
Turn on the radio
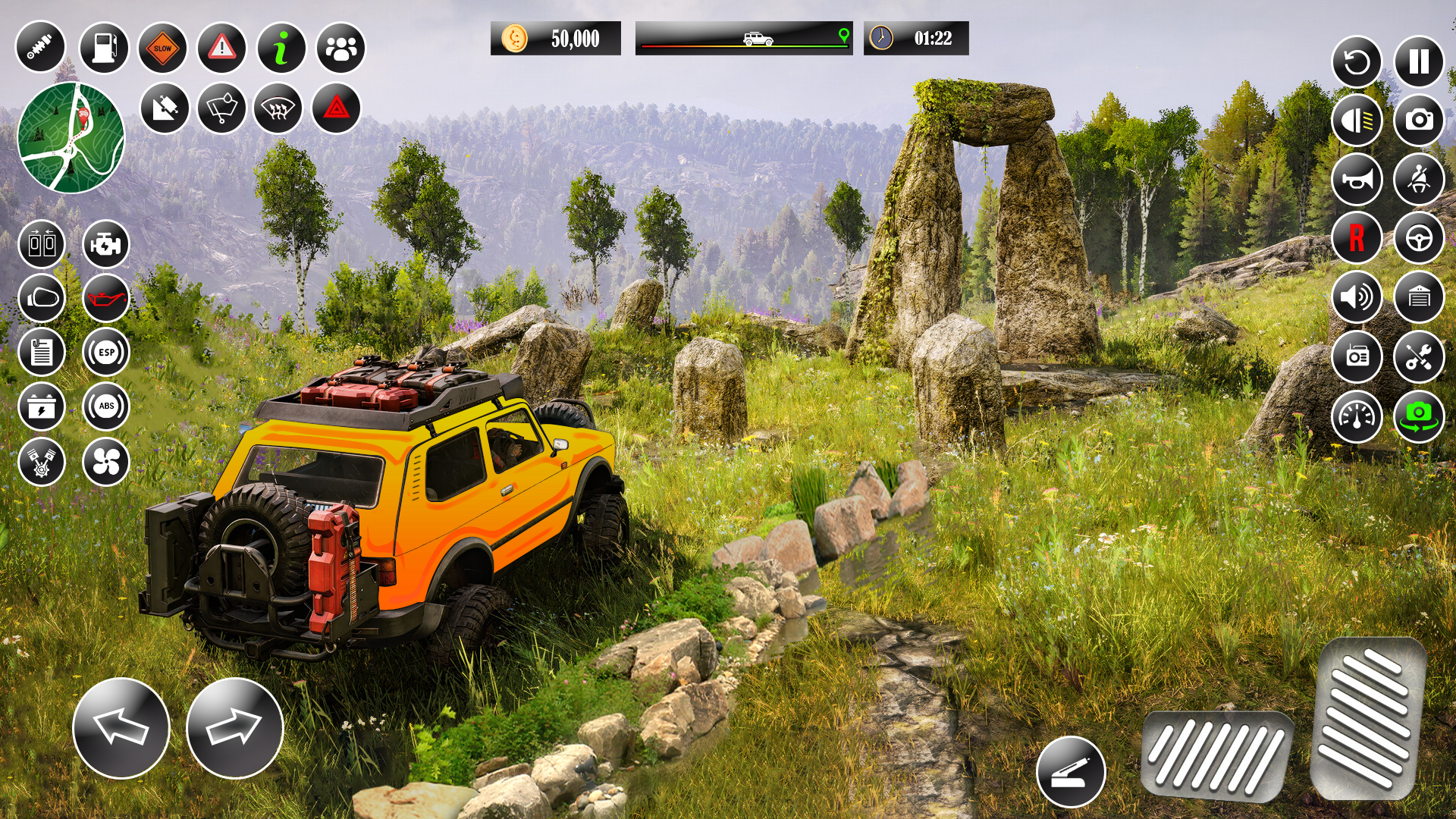[x=1357, y=356]
